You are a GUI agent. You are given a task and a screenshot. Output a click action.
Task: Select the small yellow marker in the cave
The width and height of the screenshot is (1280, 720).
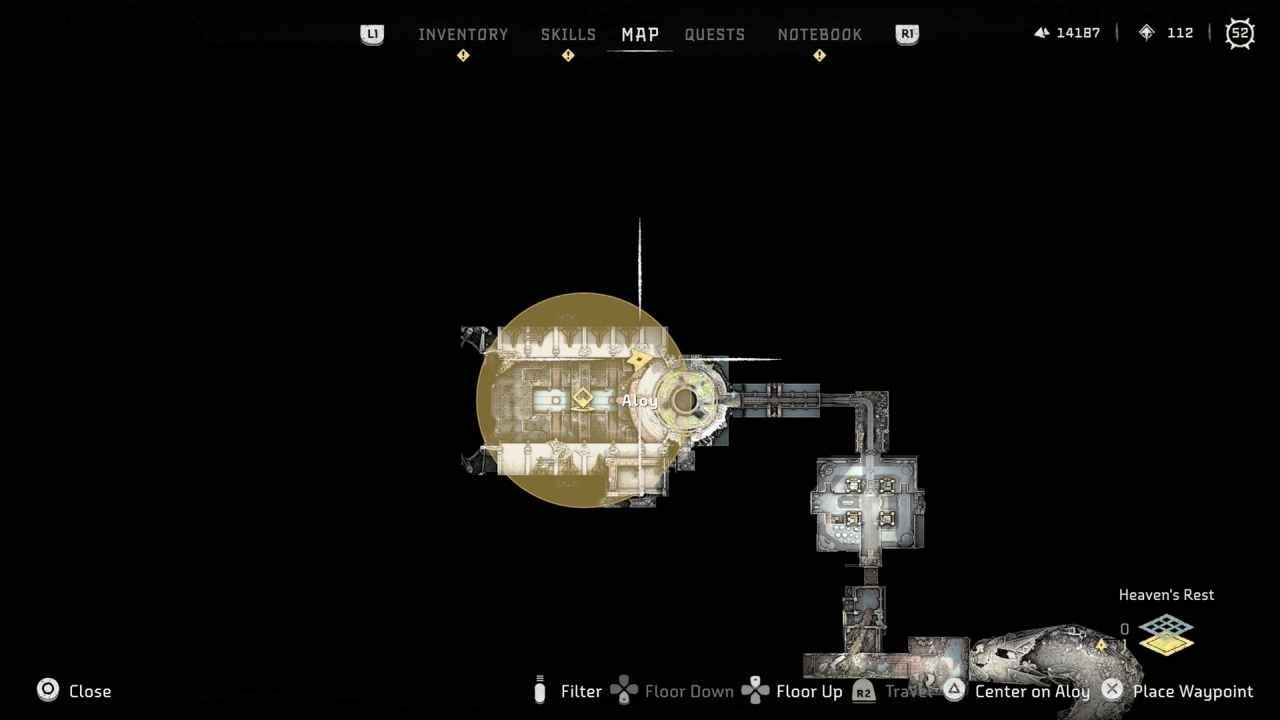pos(1103,646)
